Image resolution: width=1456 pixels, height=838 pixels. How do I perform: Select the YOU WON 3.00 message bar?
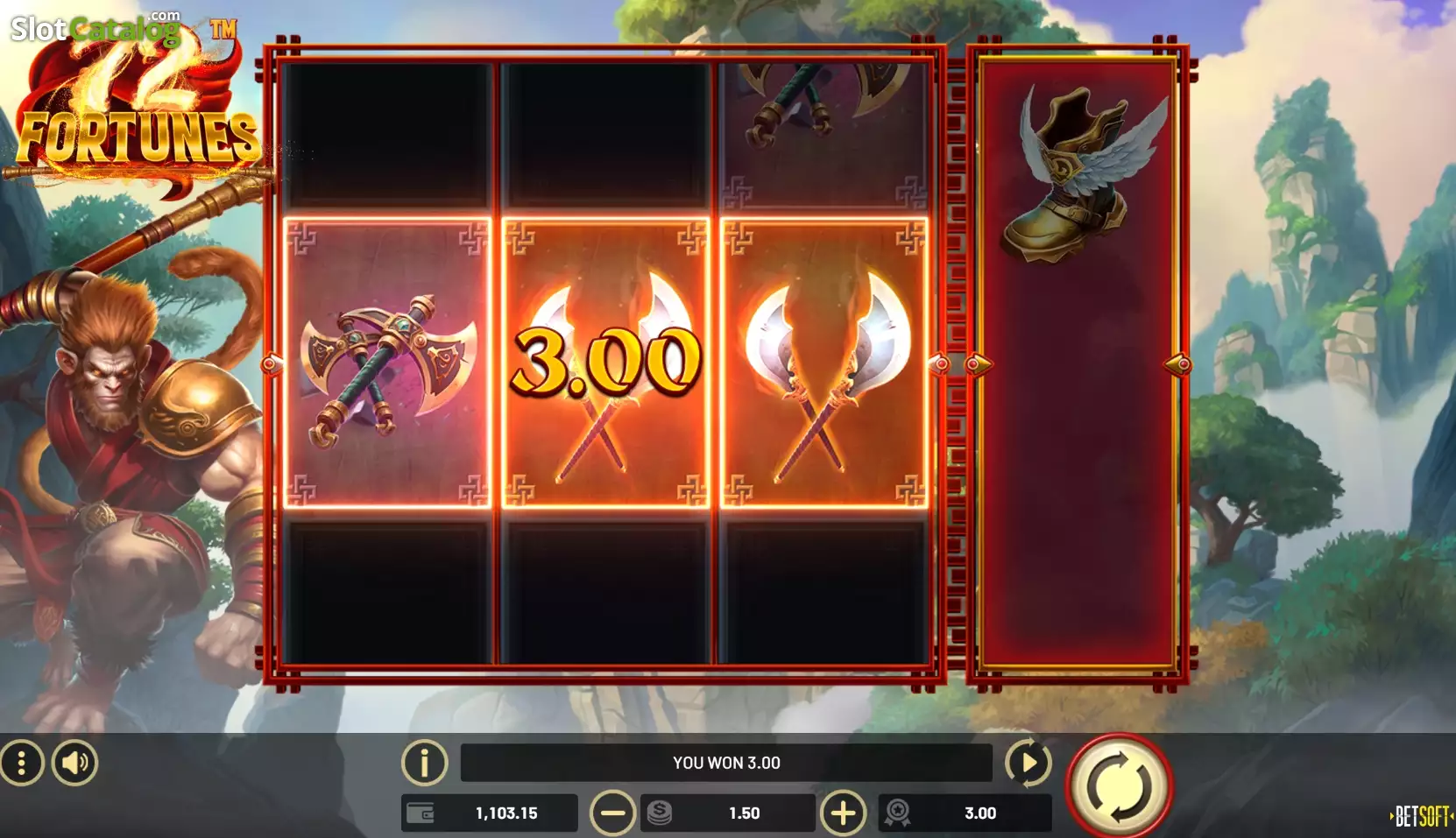(x=725, y=763)
